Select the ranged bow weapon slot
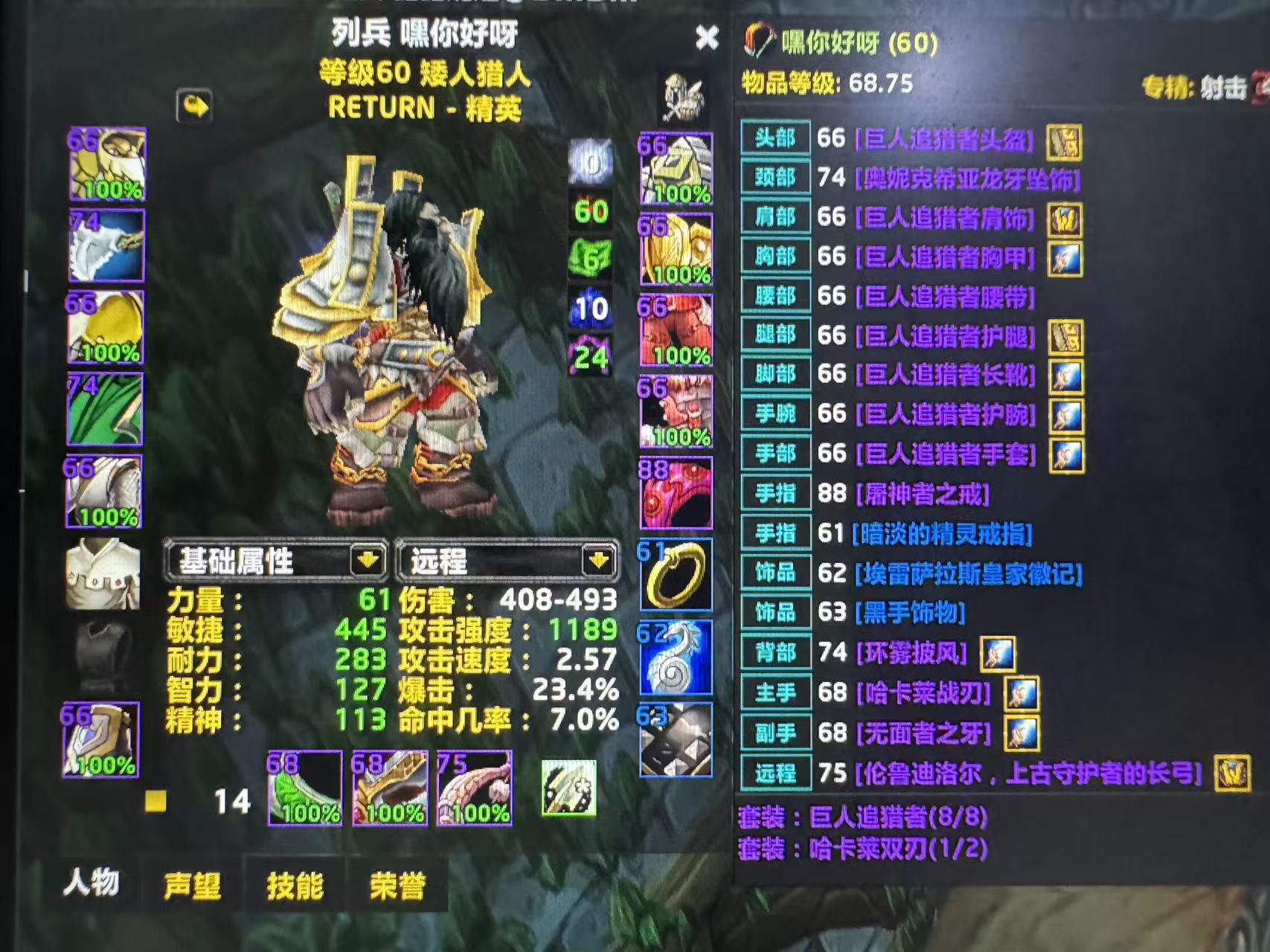Viewport: 1270px width, 952px height. click(x=475, y=788)
